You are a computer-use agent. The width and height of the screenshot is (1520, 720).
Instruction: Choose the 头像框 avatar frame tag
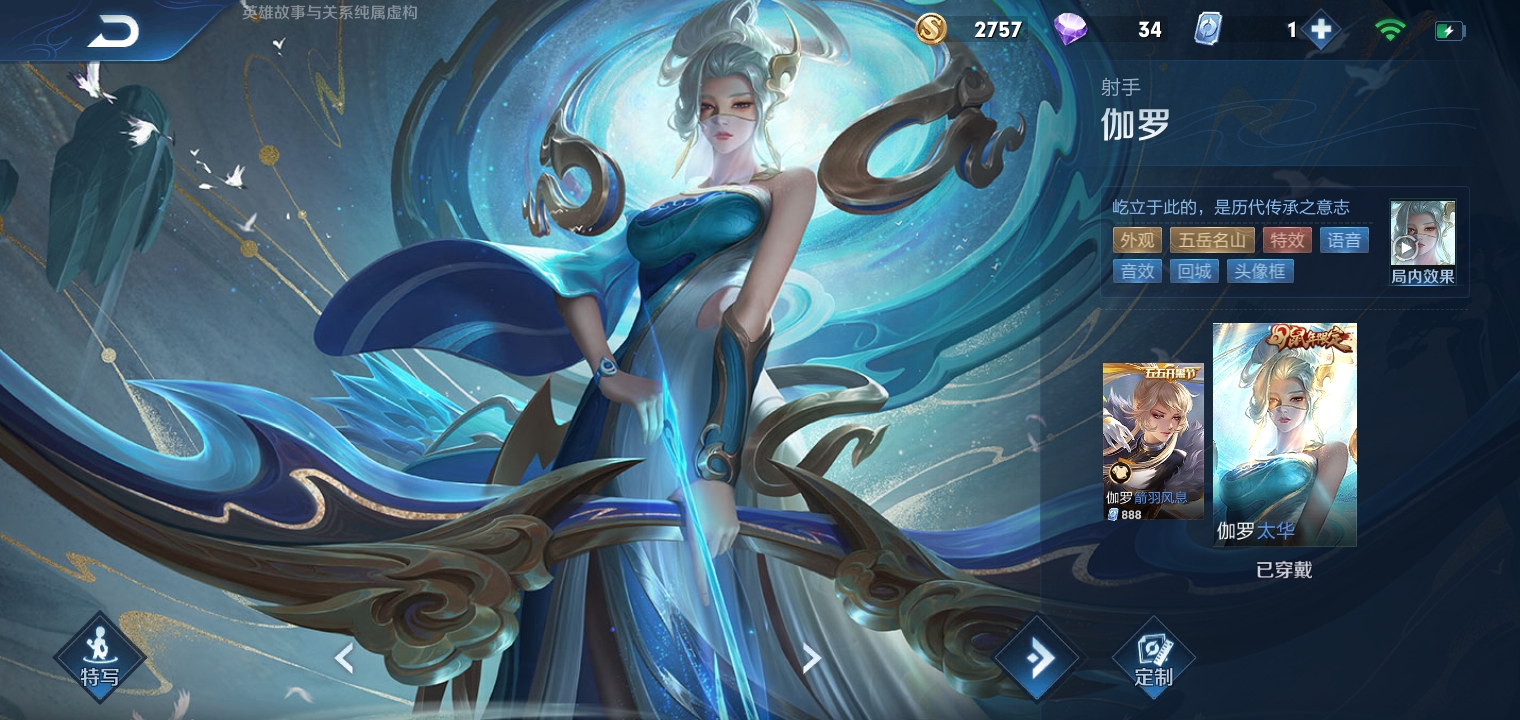(x=1260, y=271)
